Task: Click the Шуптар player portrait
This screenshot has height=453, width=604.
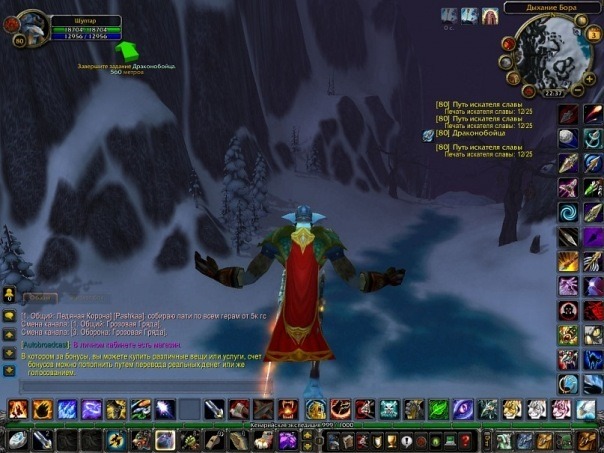Action: 29,27
